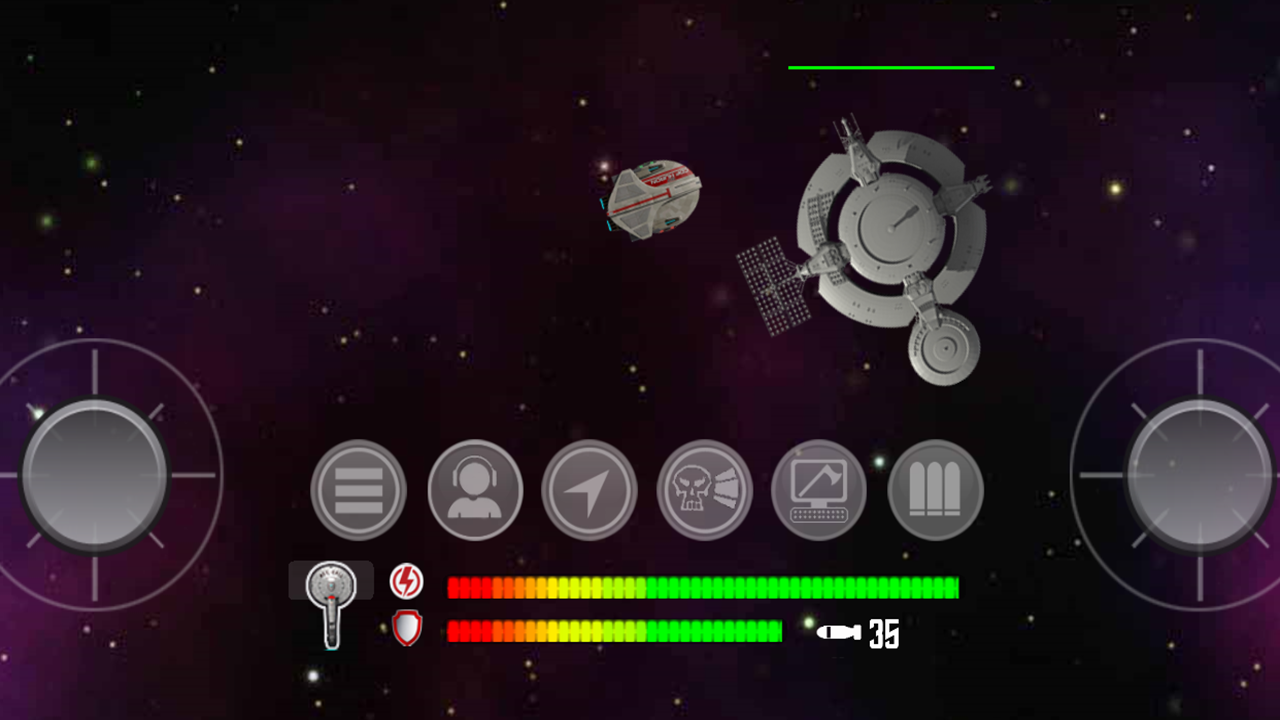Activate the navigation arrow icon
Image resolution: width=1280 pixels, height=720 pixels.
(x=589, y=490)
